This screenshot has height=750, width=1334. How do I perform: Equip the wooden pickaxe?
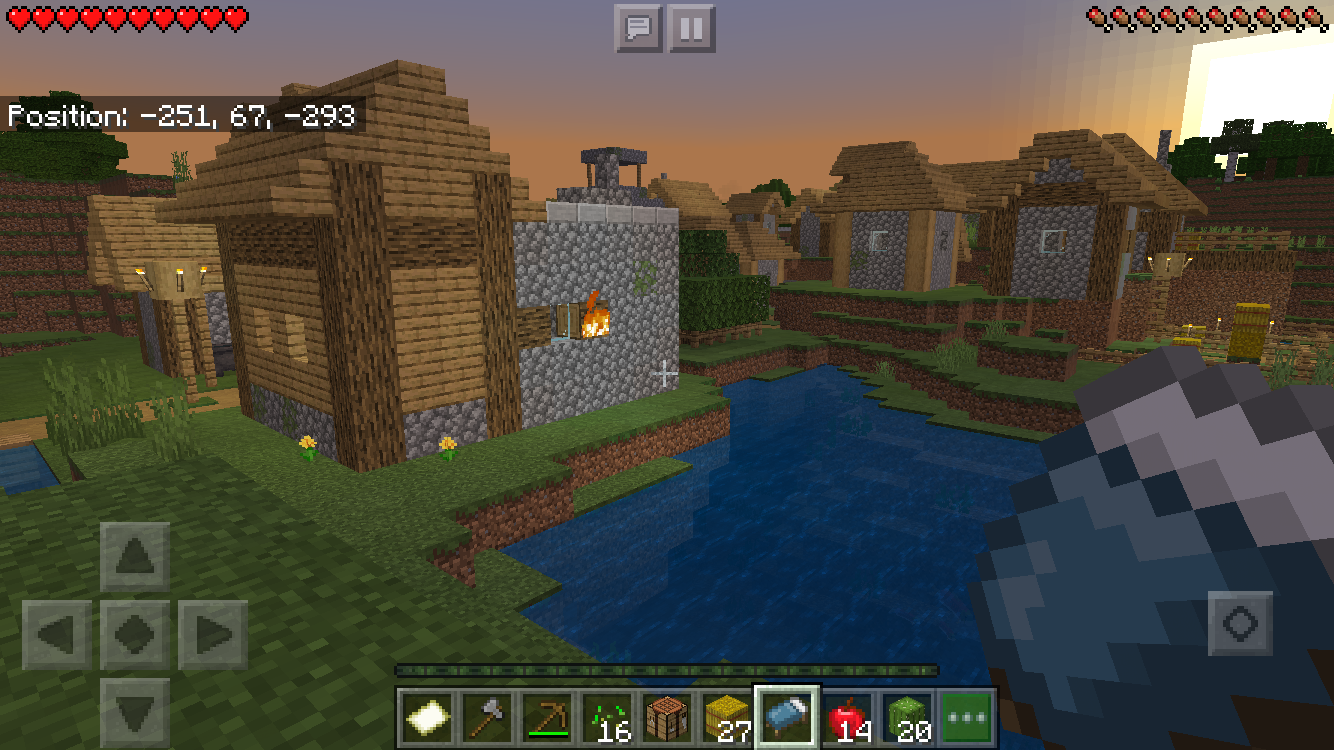point(547,717)
